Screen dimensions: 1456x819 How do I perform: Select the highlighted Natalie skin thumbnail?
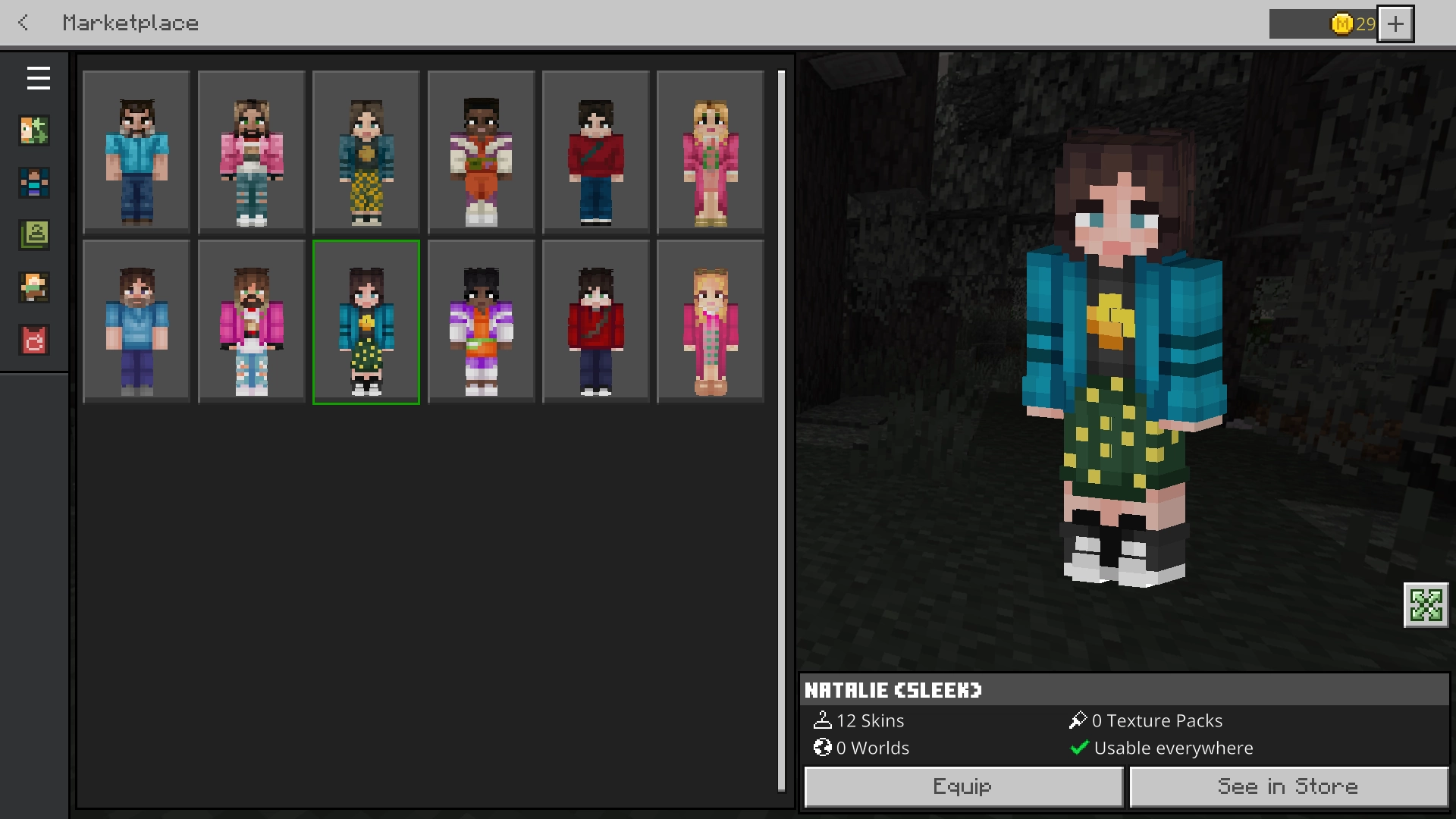[x=366, y=321]
